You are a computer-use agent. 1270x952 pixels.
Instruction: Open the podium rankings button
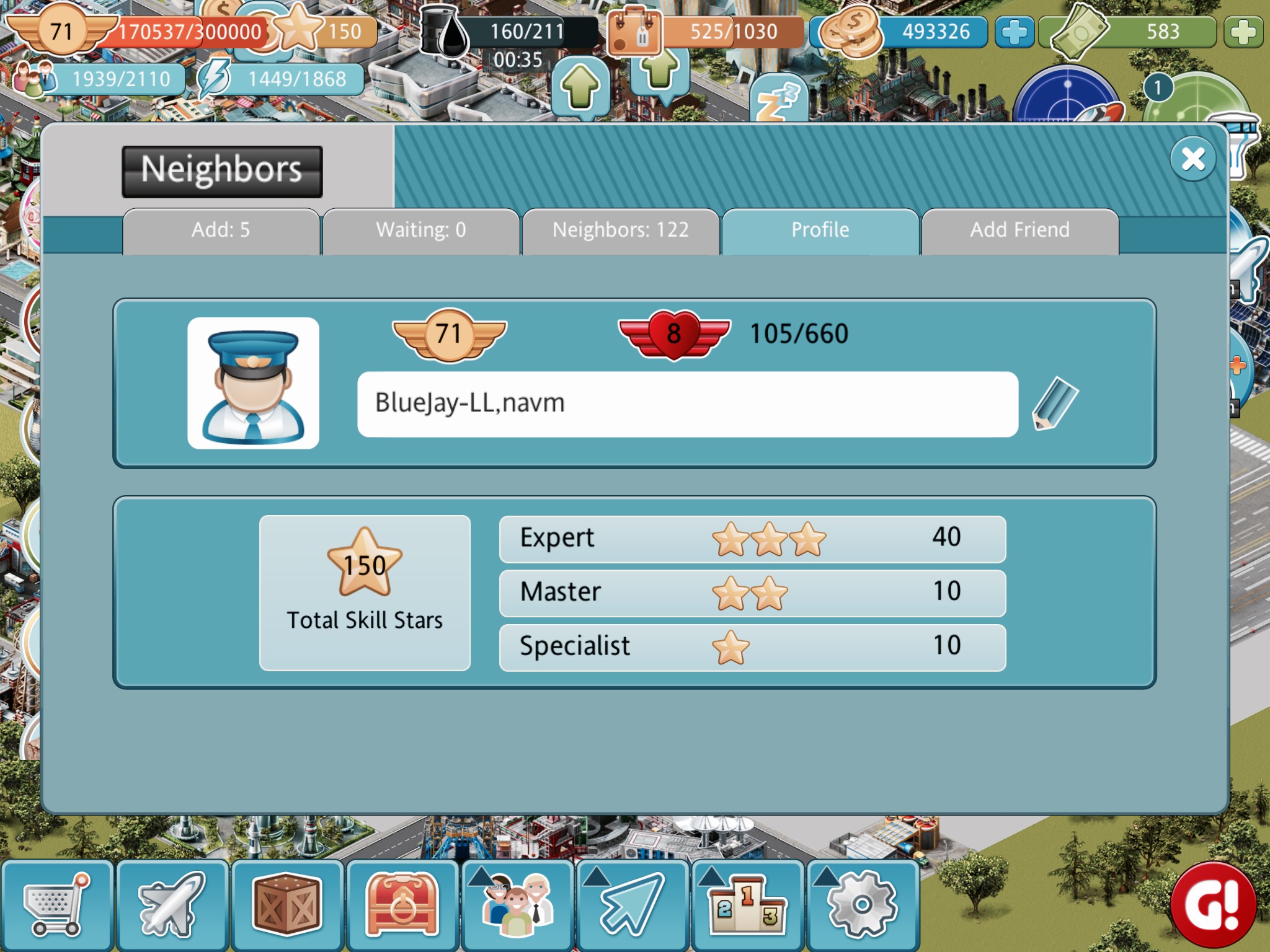(x=747, y=905)
